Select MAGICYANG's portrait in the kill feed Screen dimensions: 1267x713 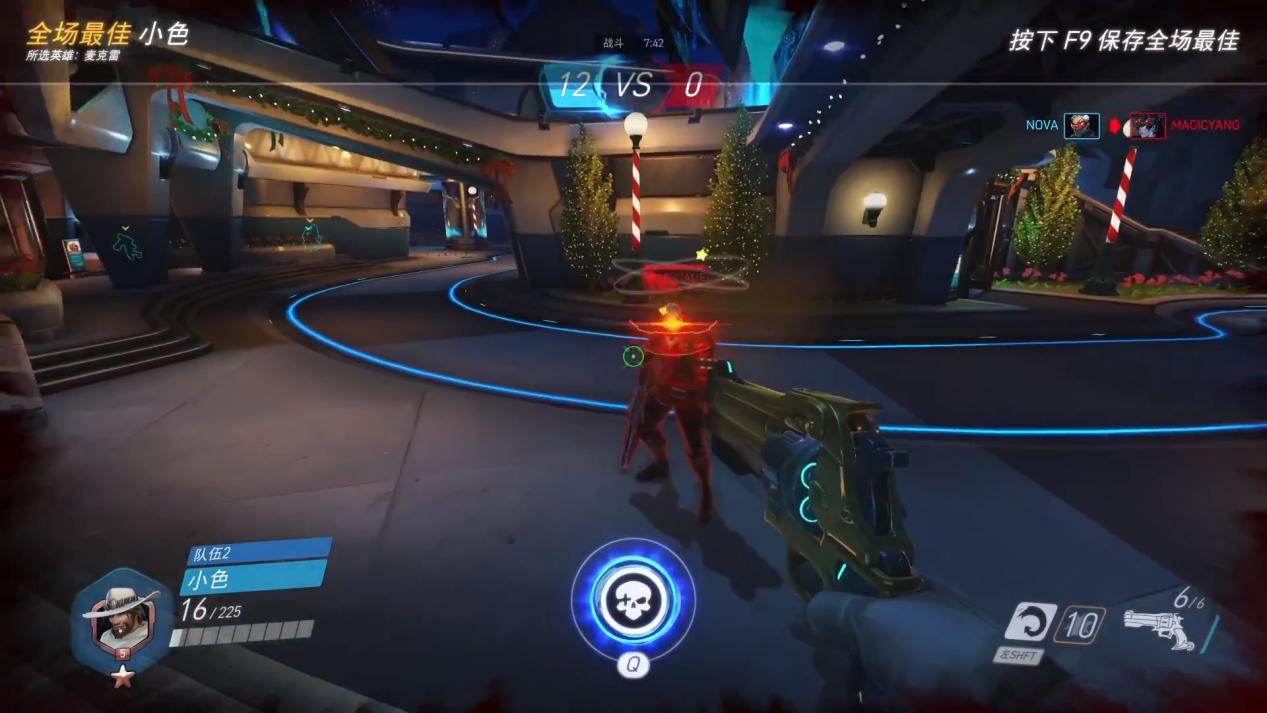pyautogui.click(x=1147, y=126)
